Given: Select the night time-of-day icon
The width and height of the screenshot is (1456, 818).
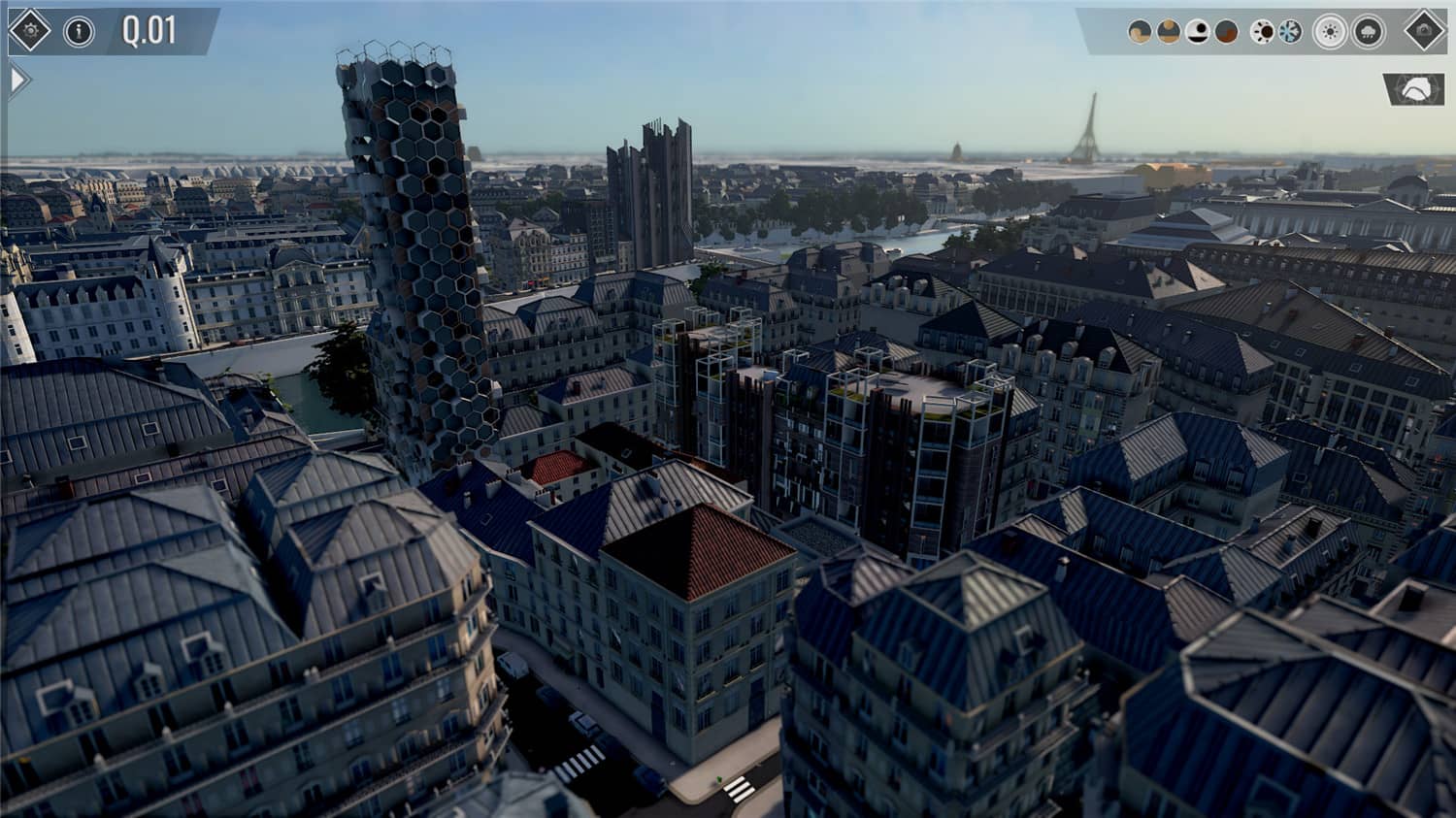Looking at the screenshot, I should click(1195, 29).
